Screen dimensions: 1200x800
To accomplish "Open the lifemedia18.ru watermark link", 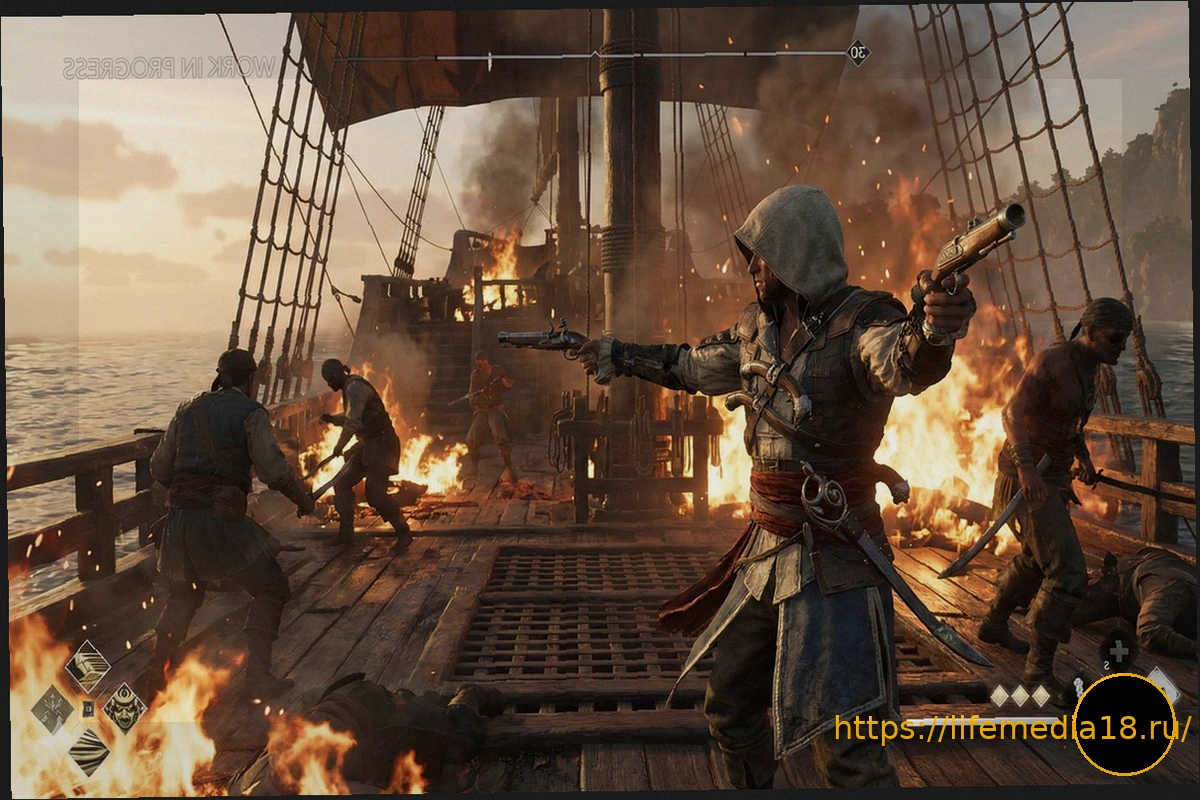I will pyautogui.click(x=1012, y=728).
